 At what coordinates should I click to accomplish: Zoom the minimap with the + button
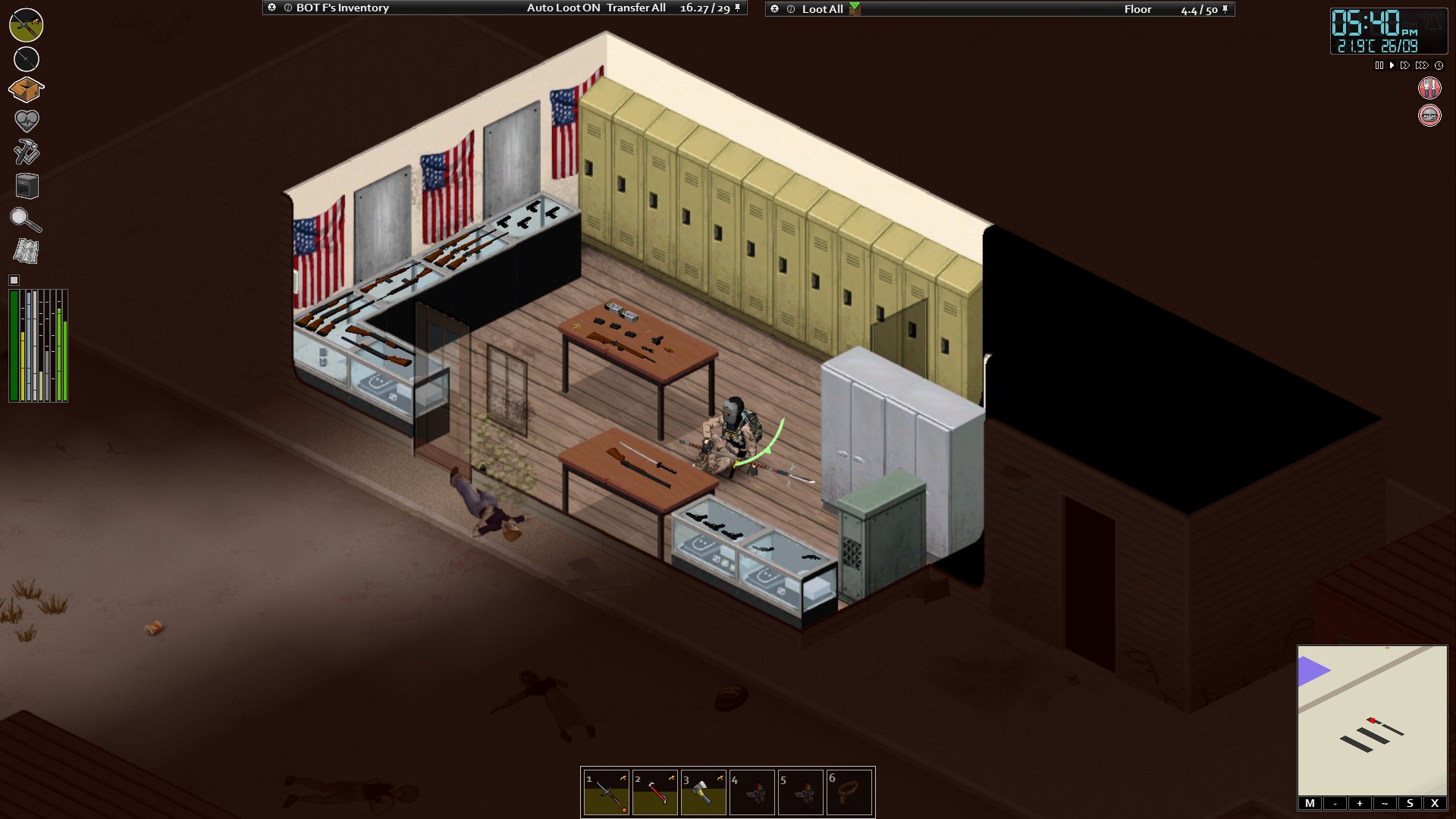coord(1359,802)
